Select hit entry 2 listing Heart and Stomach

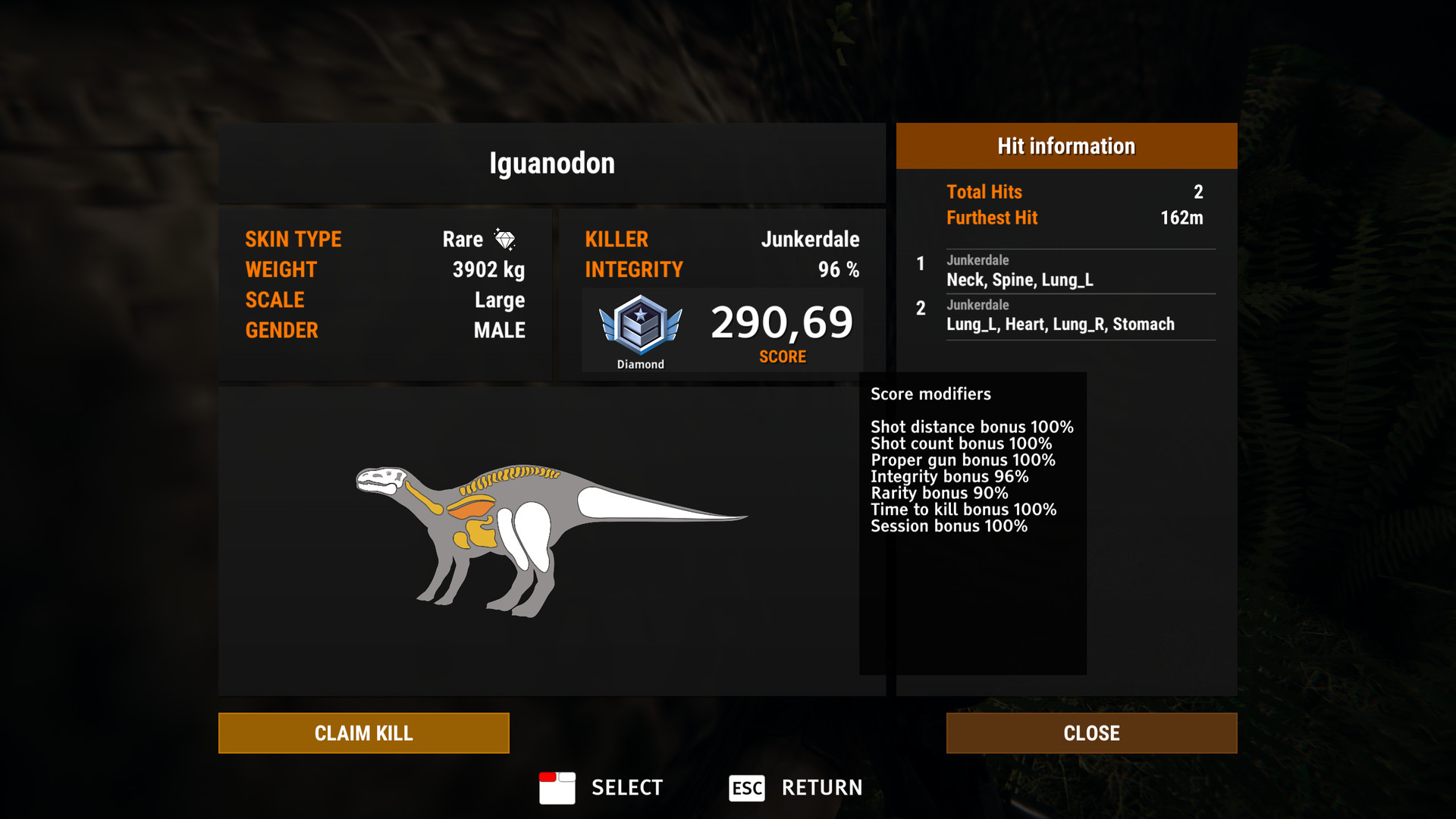point(1060,315)
